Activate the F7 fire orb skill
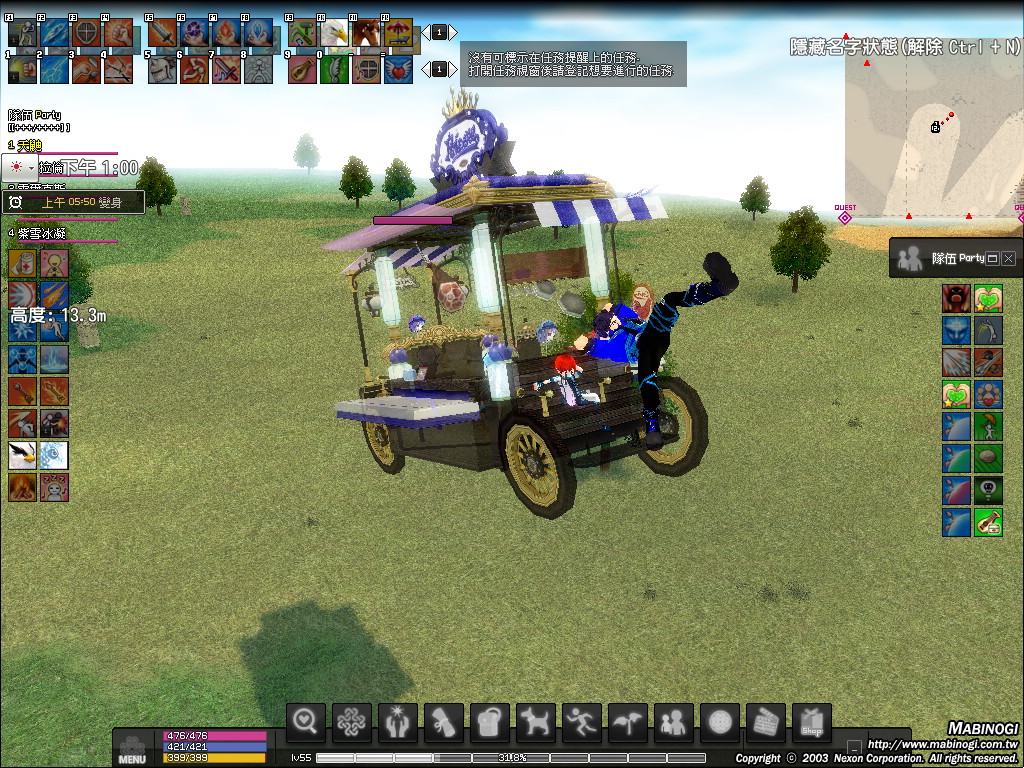 pos(225,33)
